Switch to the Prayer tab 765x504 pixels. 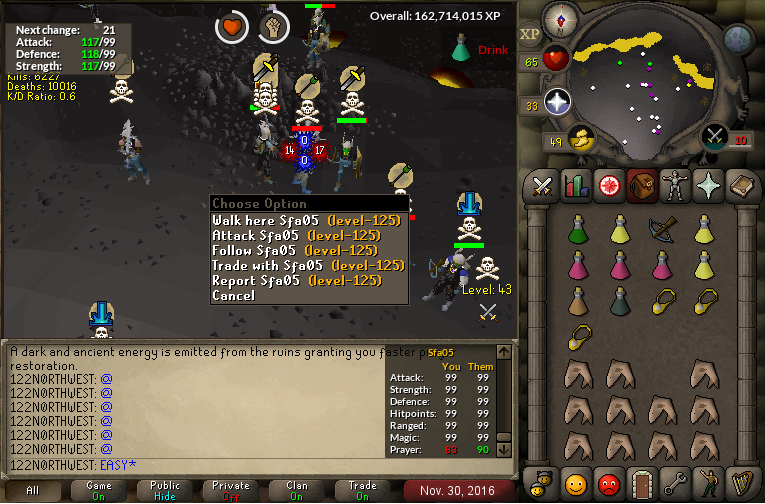(707, 186)
